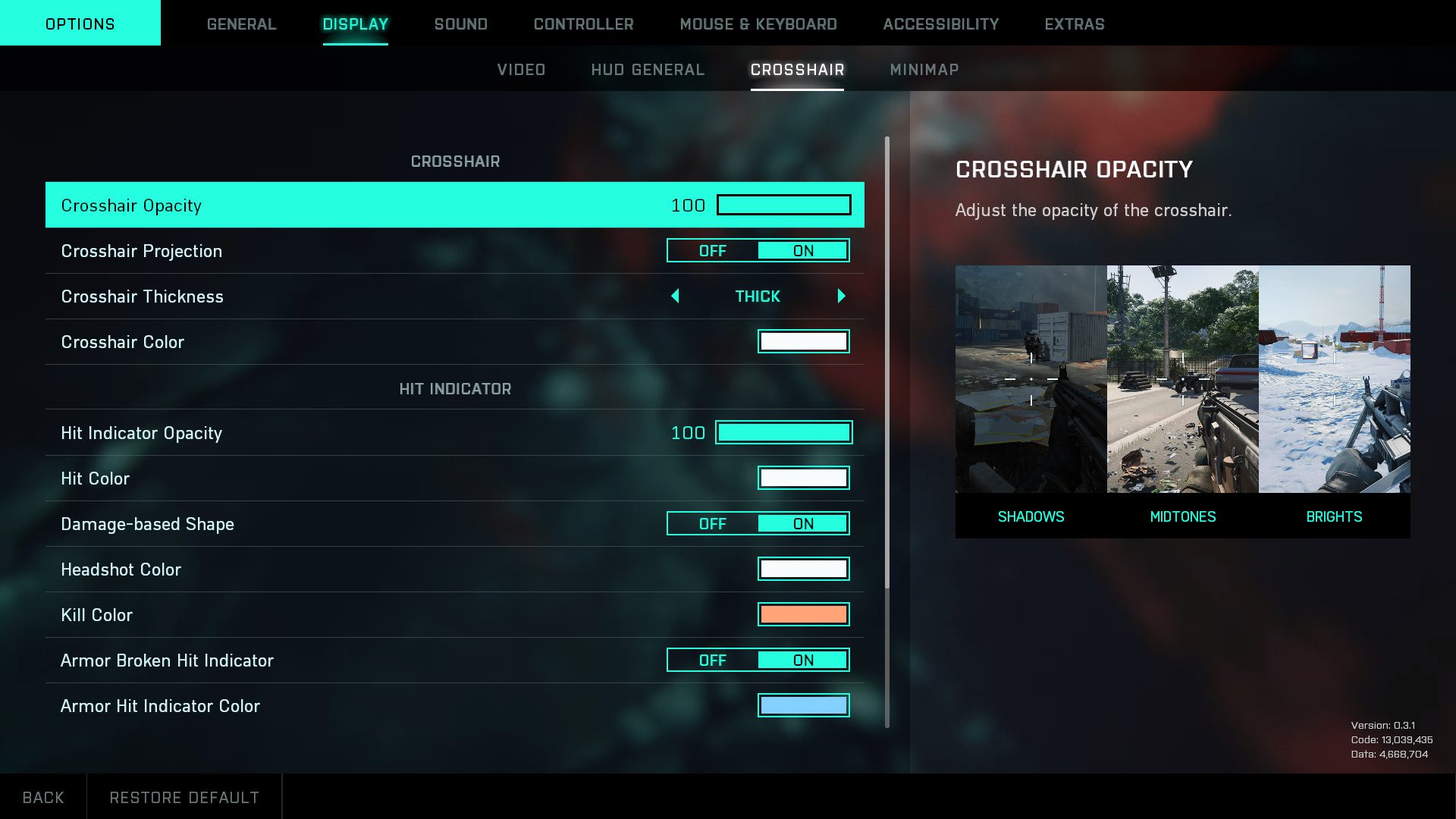Turn off Crosshair Projection
1456x819 pixels.
[x=712, y=250]
